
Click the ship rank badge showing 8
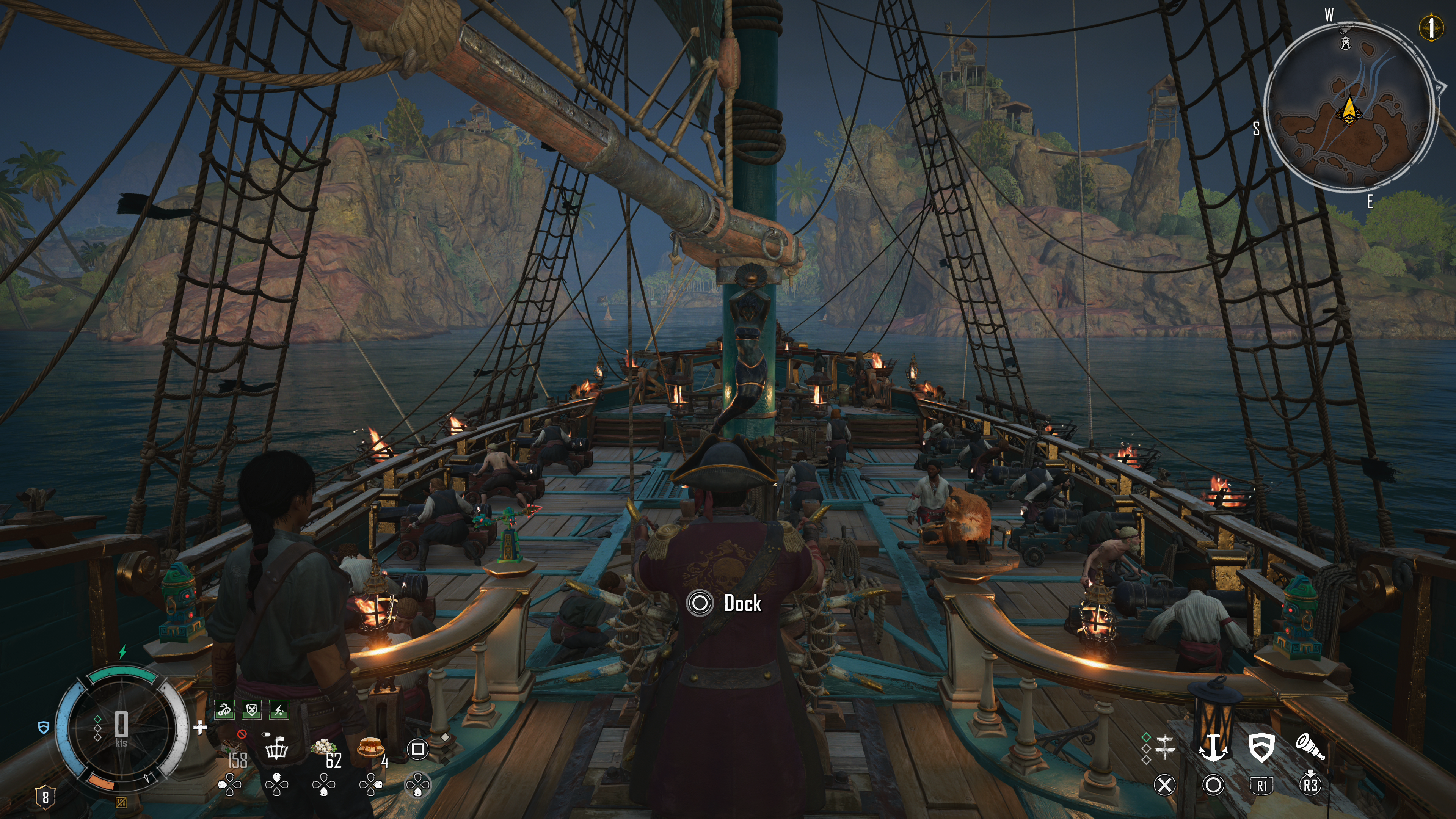(45, 797)
